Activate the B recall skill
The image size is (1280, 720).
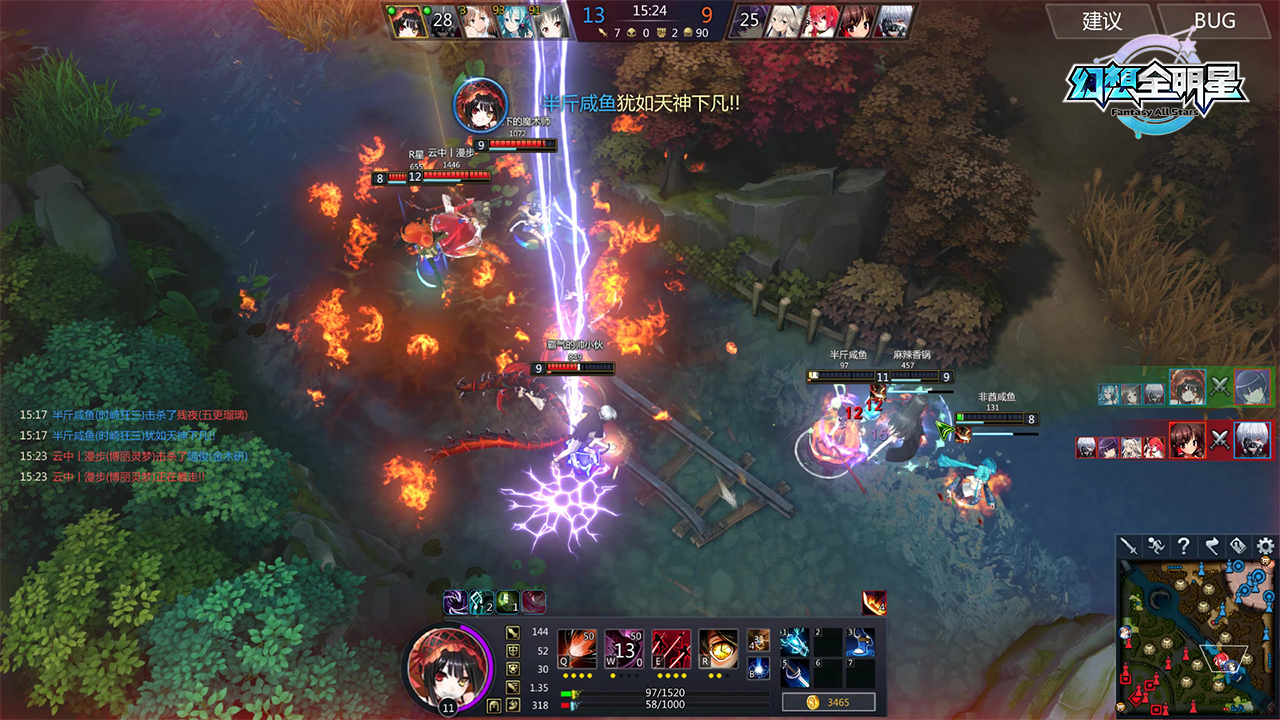[758, 669]
